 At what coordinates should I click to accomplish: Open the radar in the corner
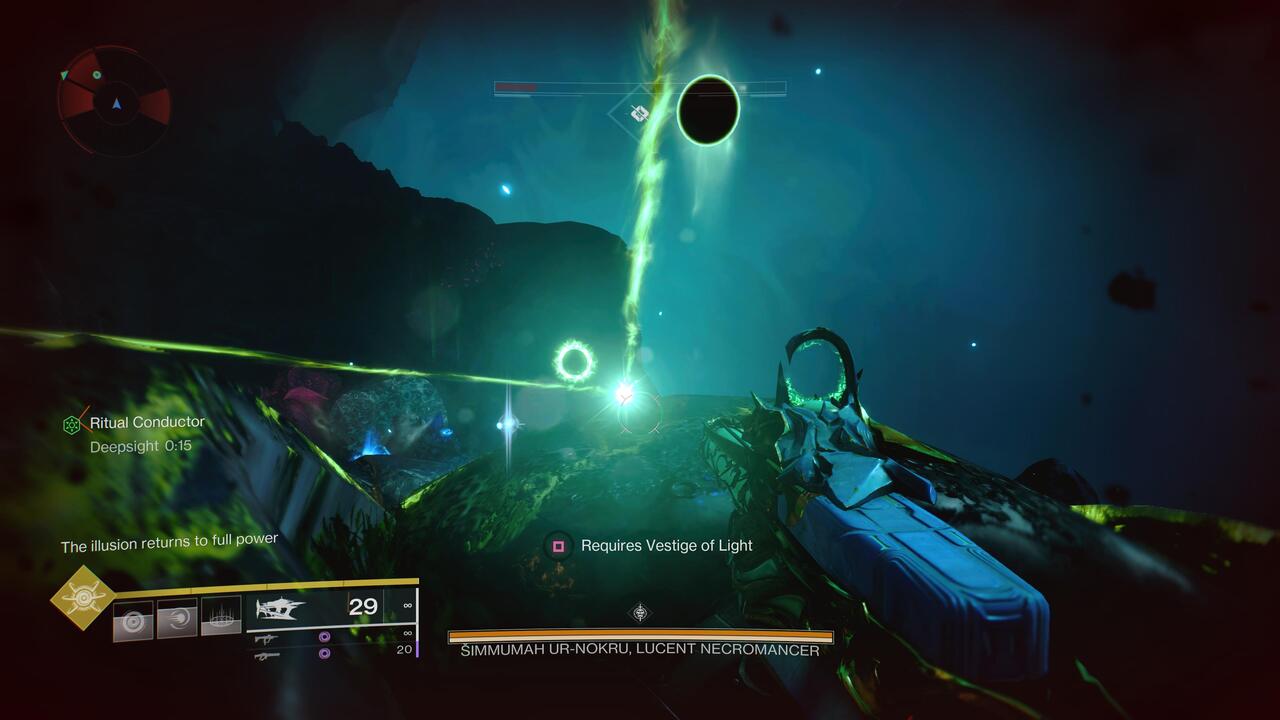[x=115, y=101]
